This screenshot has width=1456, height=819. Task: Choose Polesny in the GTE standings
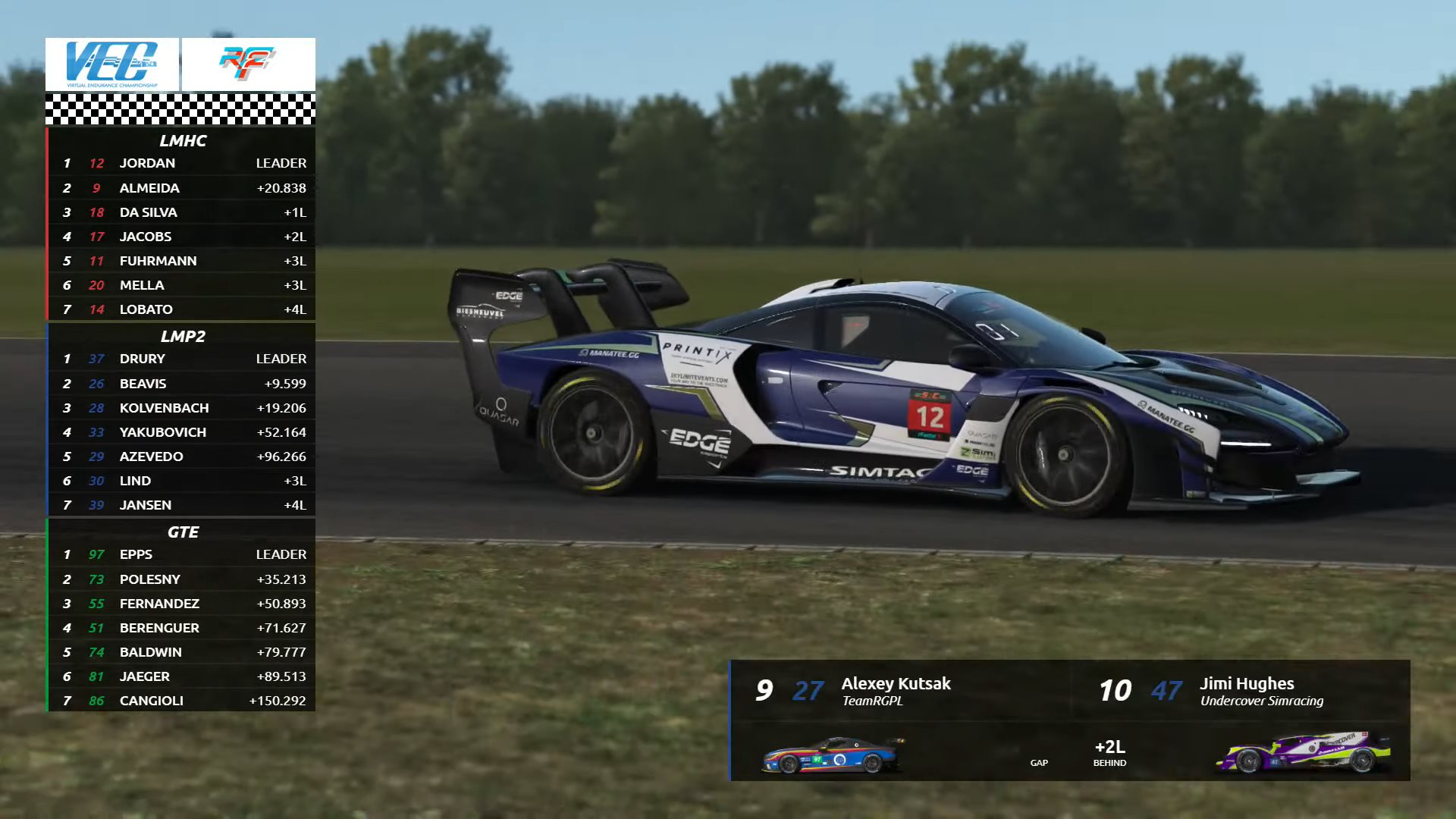181,579
